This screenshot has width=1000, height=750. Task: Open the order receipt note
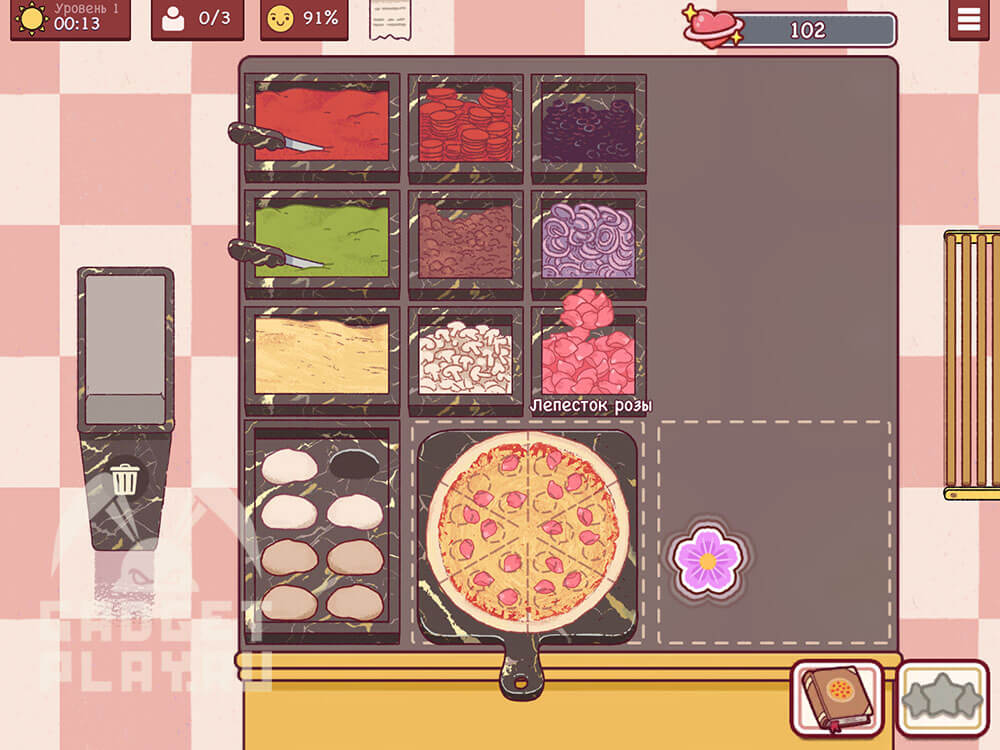click(390, 20)
